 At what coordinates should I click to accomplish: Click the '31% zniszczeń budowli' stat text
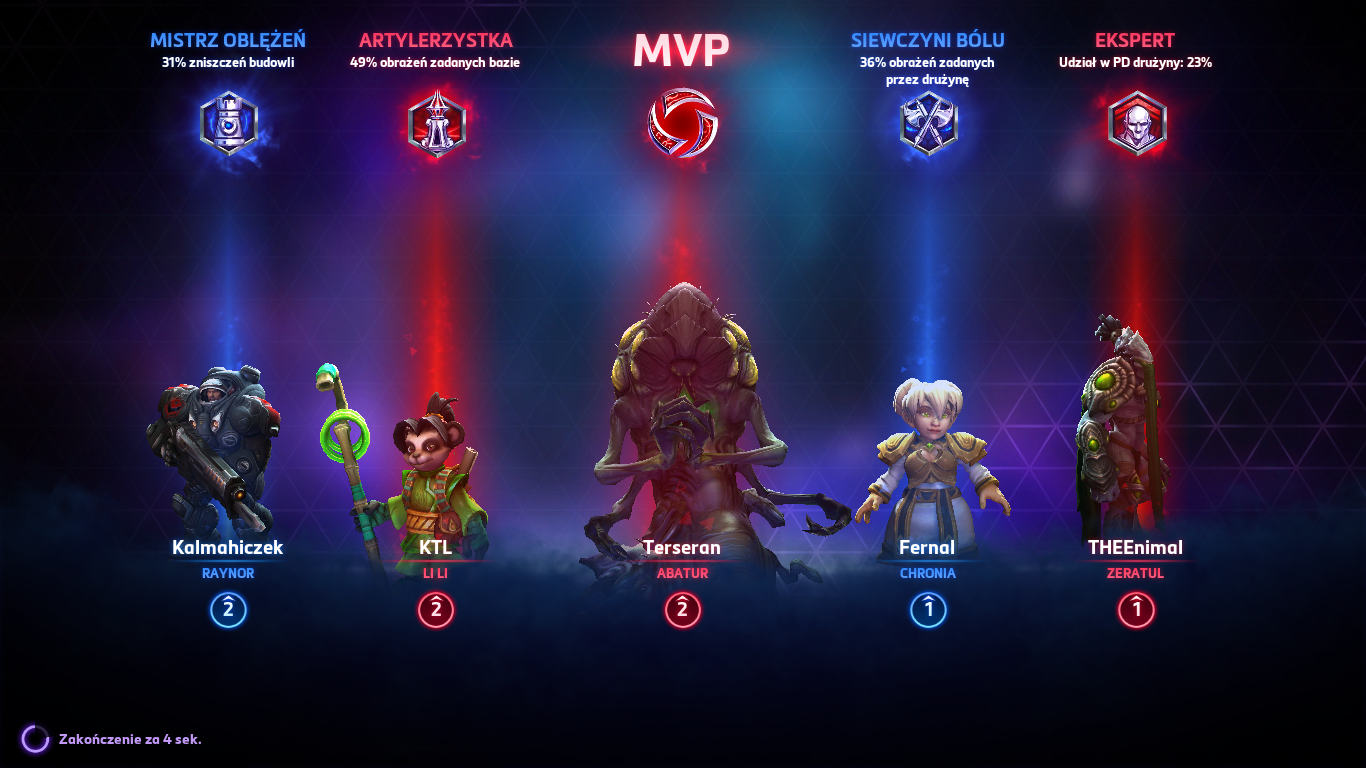(x=227, y=63)
